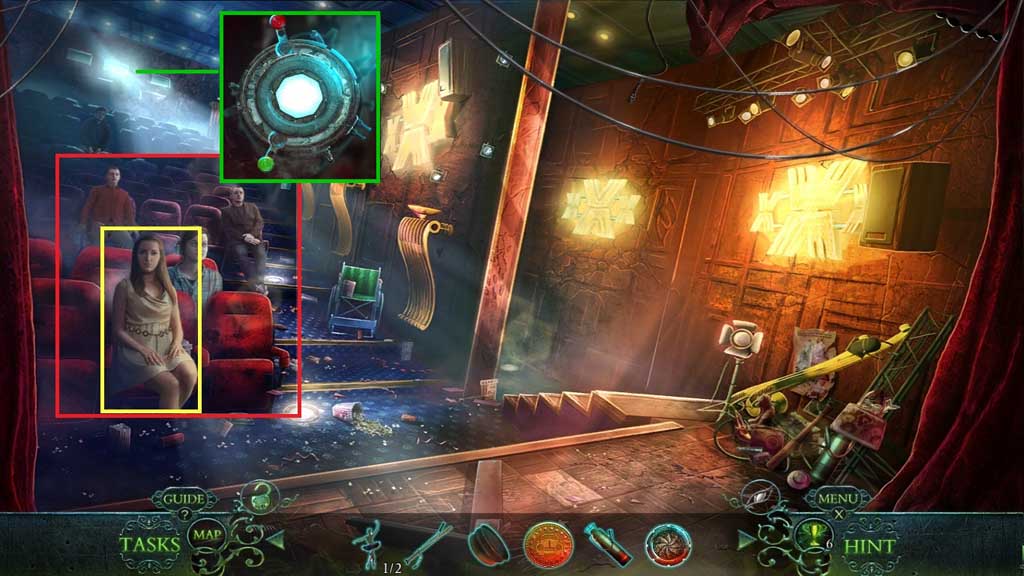Advance inventory with the right arrow
The width and height of the screenshot is (1024, 576).
point(745,541)
